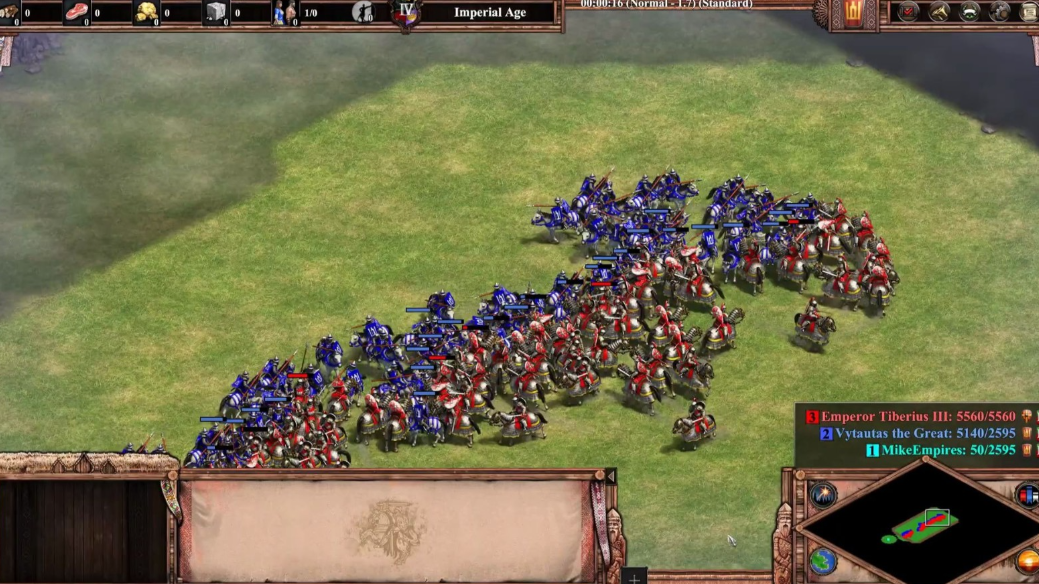
Task: Open the scroll menu button
Action: (x=1029, y=12)
